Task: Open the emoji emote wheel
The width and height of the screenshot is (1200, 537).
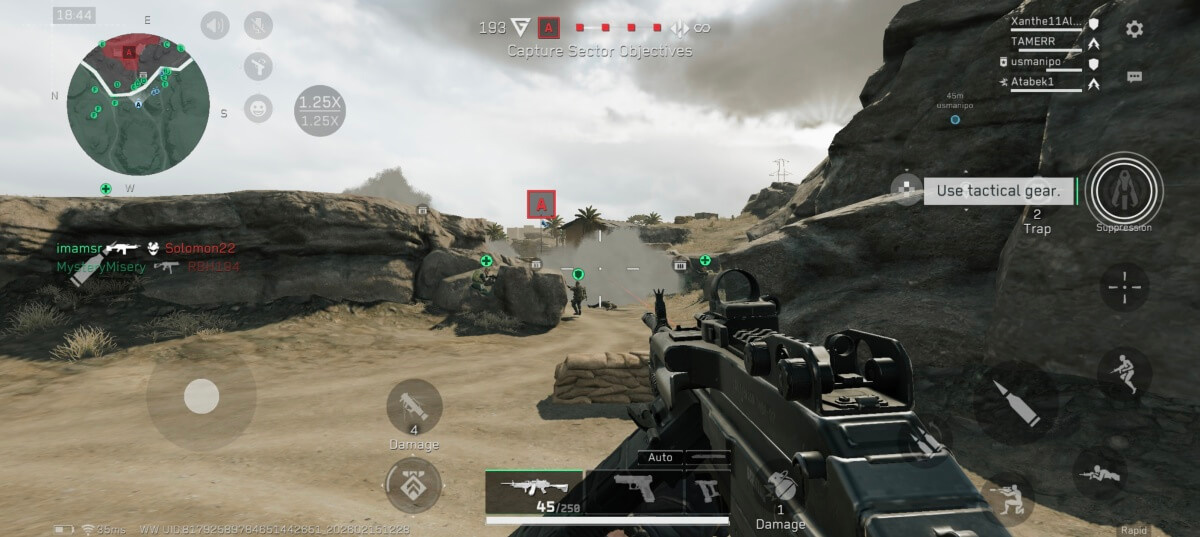Action: pos(258,108)
